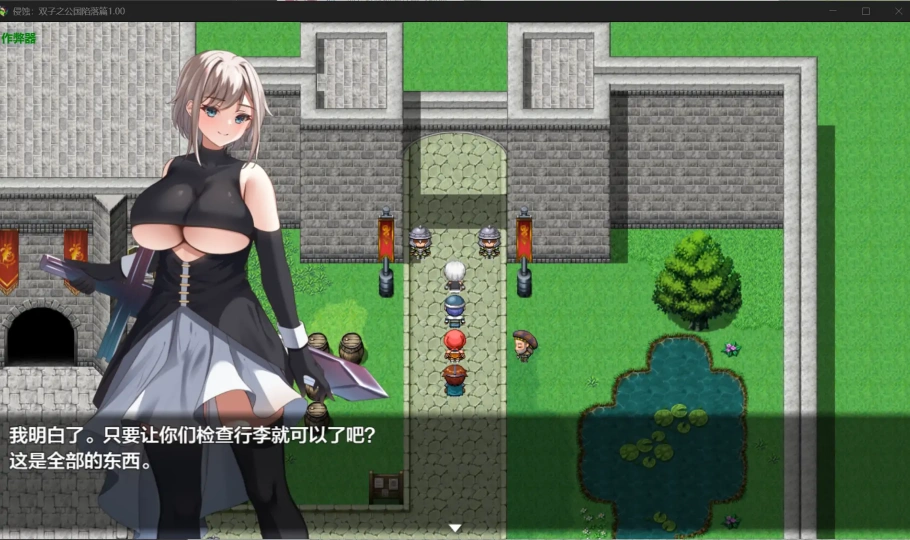
Task: Advance dialogue with the white arrow
Action: click(455, 527)
